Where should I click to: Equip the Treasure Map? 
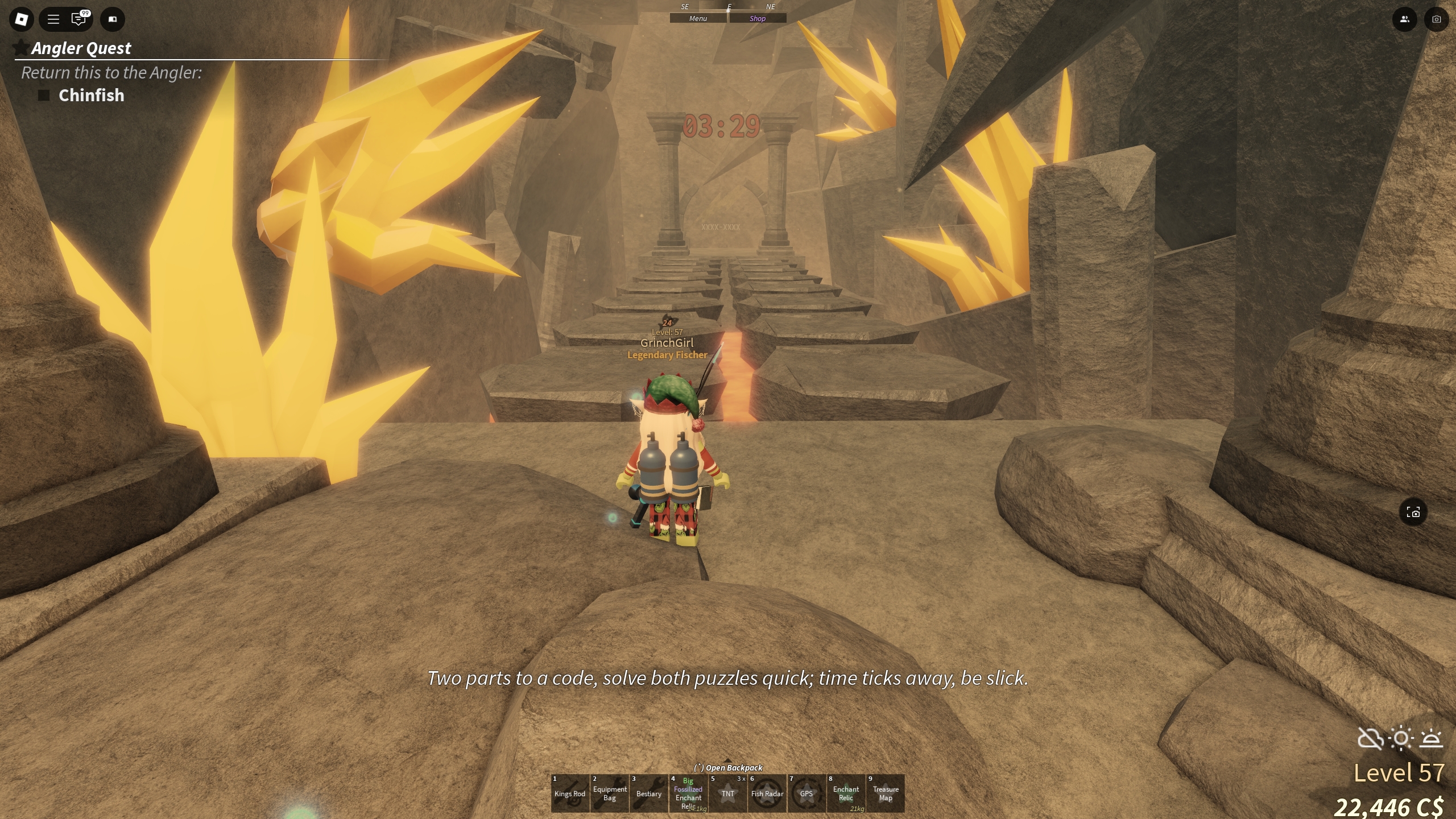(886, 793)
